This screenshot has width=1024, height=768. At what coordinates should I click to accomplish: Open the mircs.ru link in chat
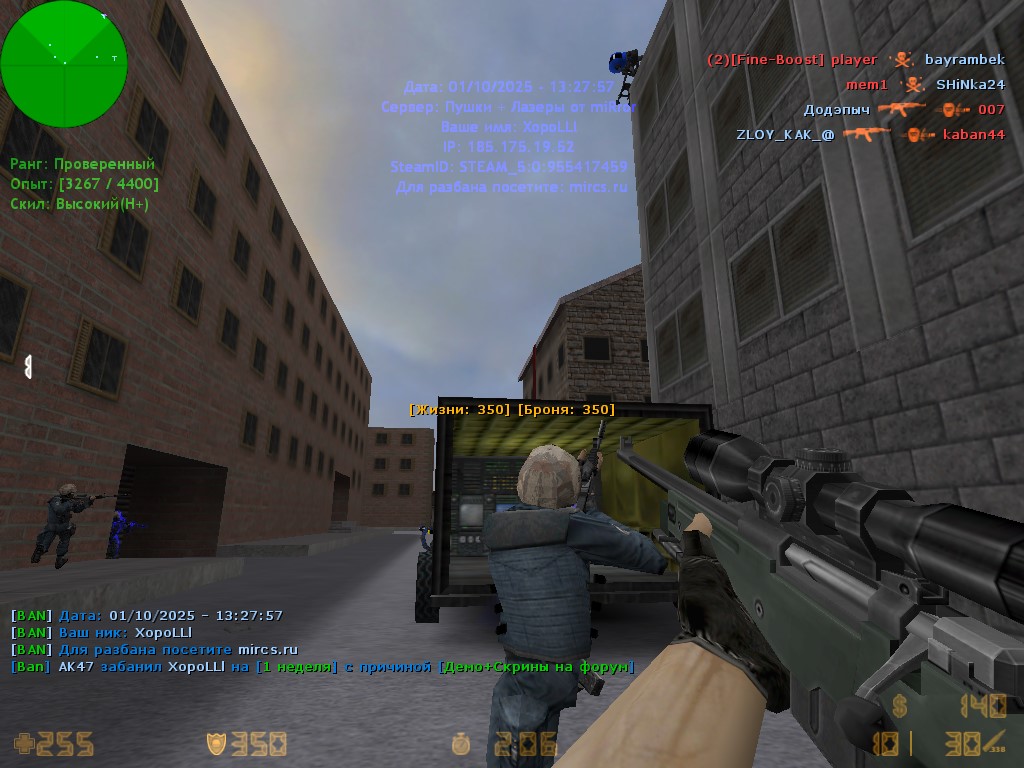[267, 650]
